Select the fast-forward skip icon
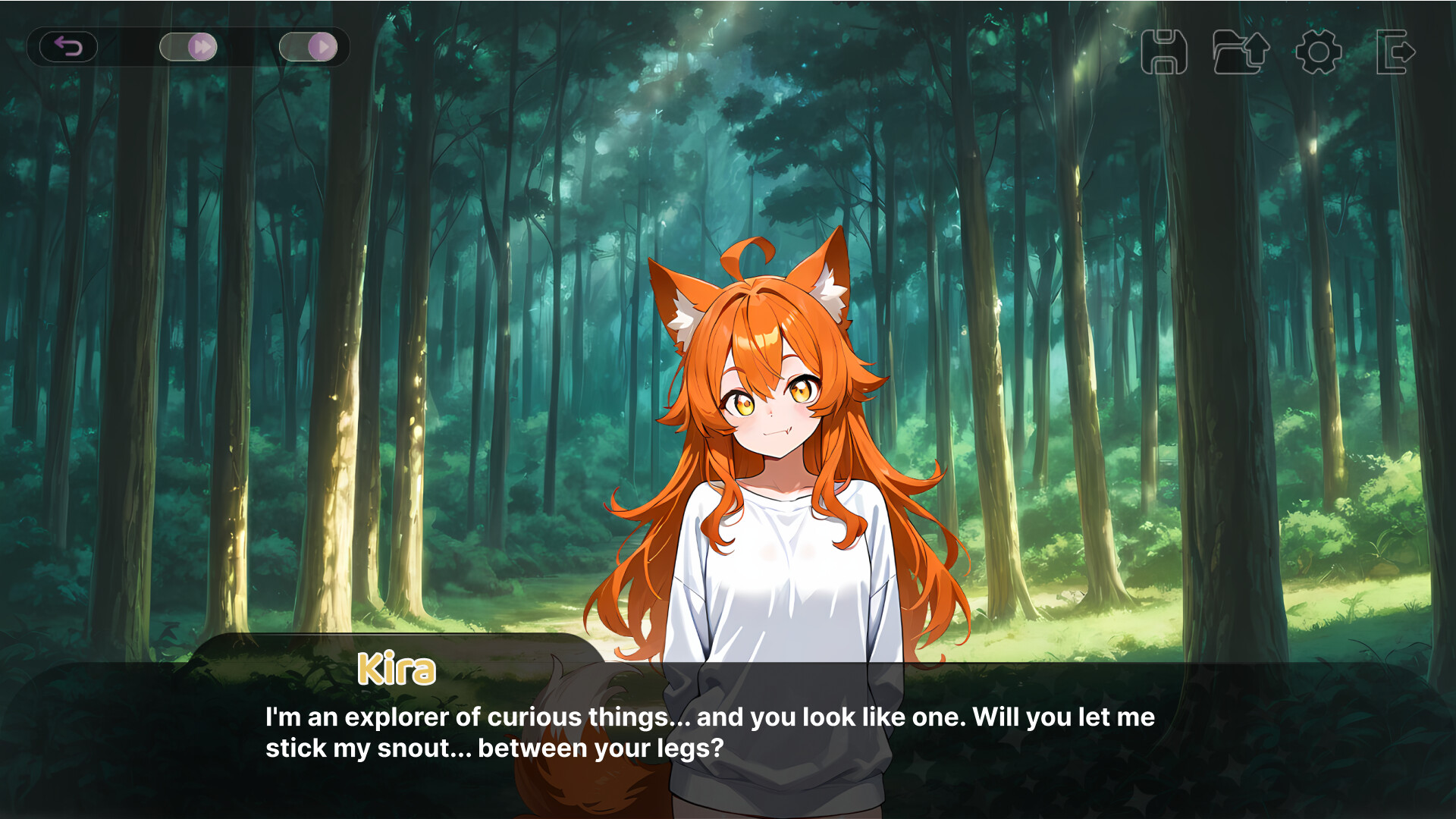This screenshot has width=1456, height=819. pos(201,47)
